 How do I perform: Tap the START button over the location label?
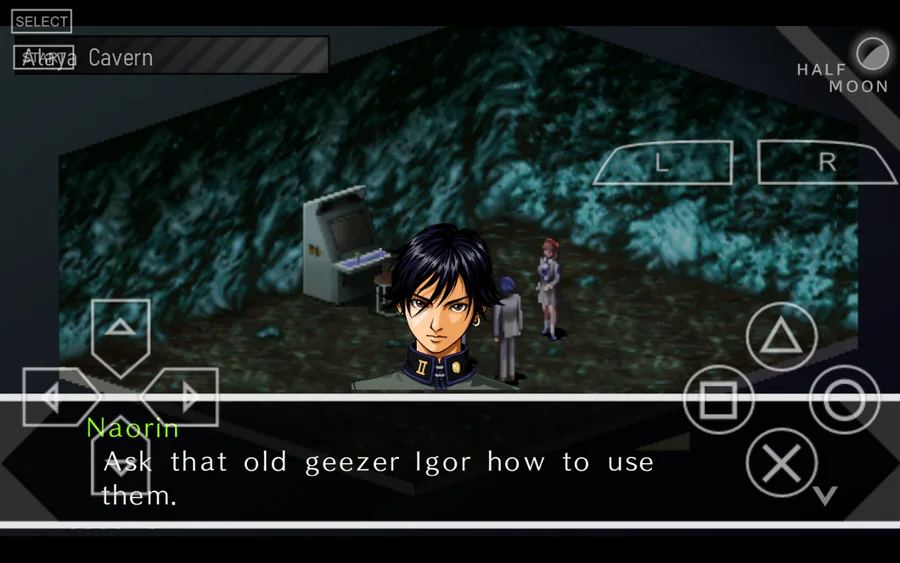pyautogui.click(x=43, y=58)
